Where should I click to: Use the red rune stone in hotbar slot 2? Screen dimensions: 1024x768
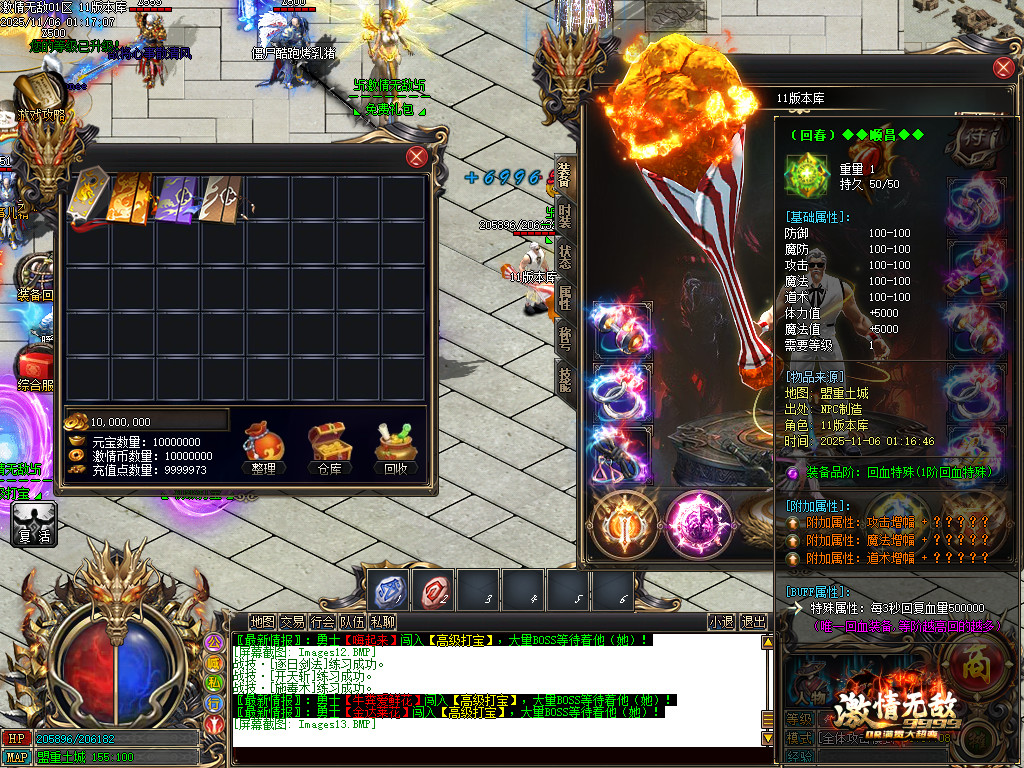[x=434, y=591]
